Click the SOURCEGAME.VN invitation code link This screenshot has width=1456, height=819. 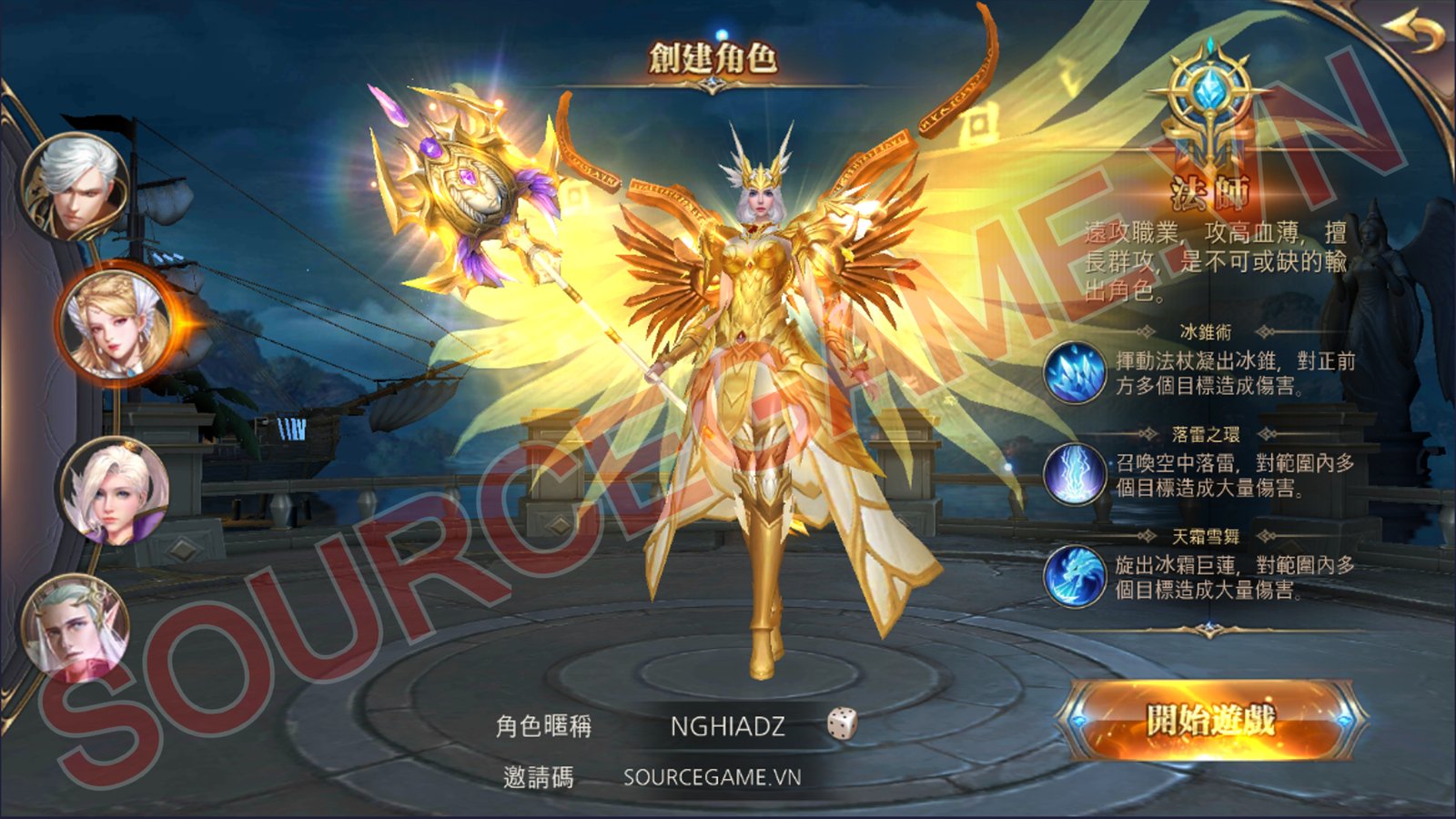pos(713,776)
